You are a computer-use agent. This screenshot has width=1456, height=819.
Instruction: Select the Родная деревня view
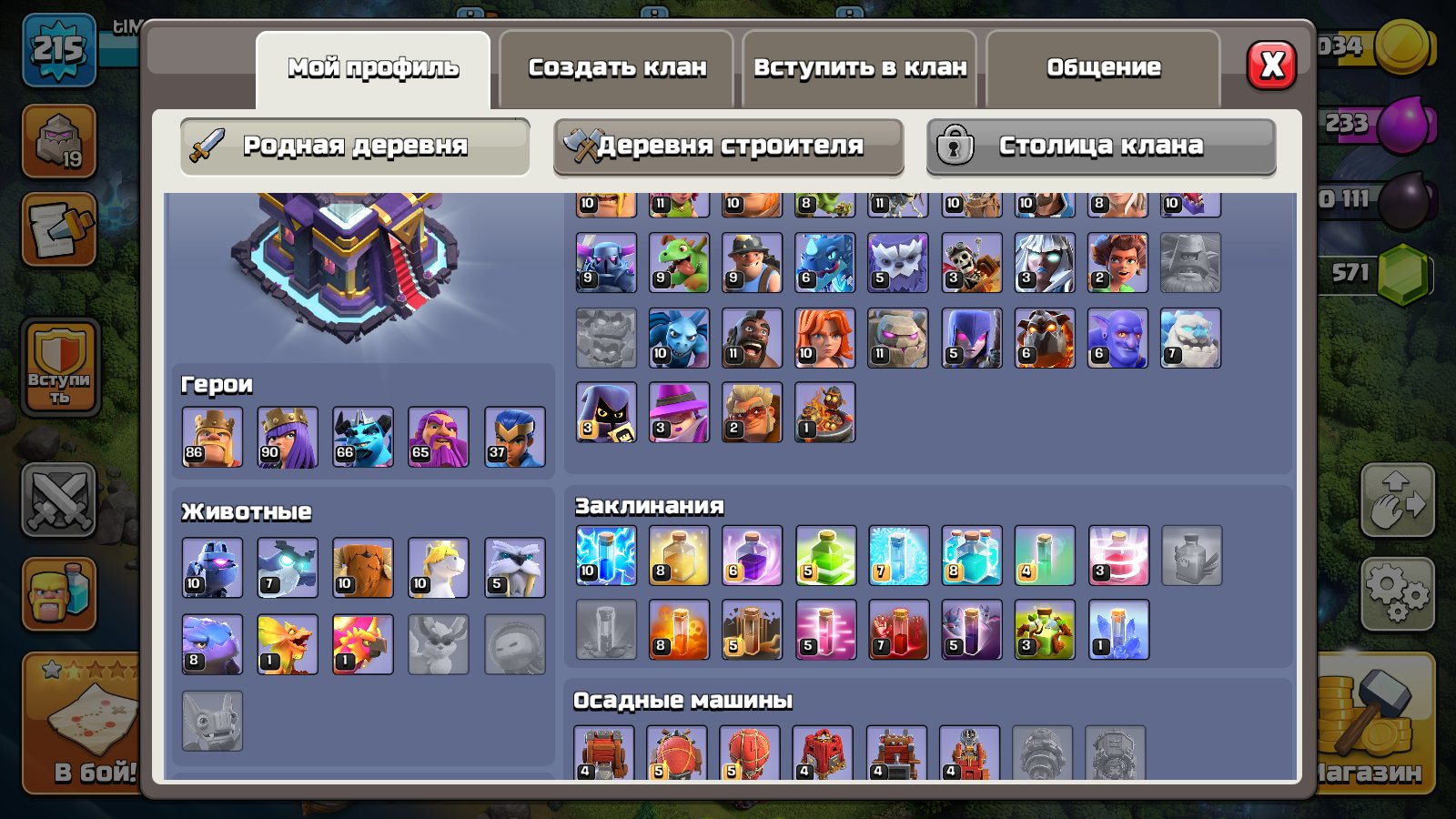(354, 145)
